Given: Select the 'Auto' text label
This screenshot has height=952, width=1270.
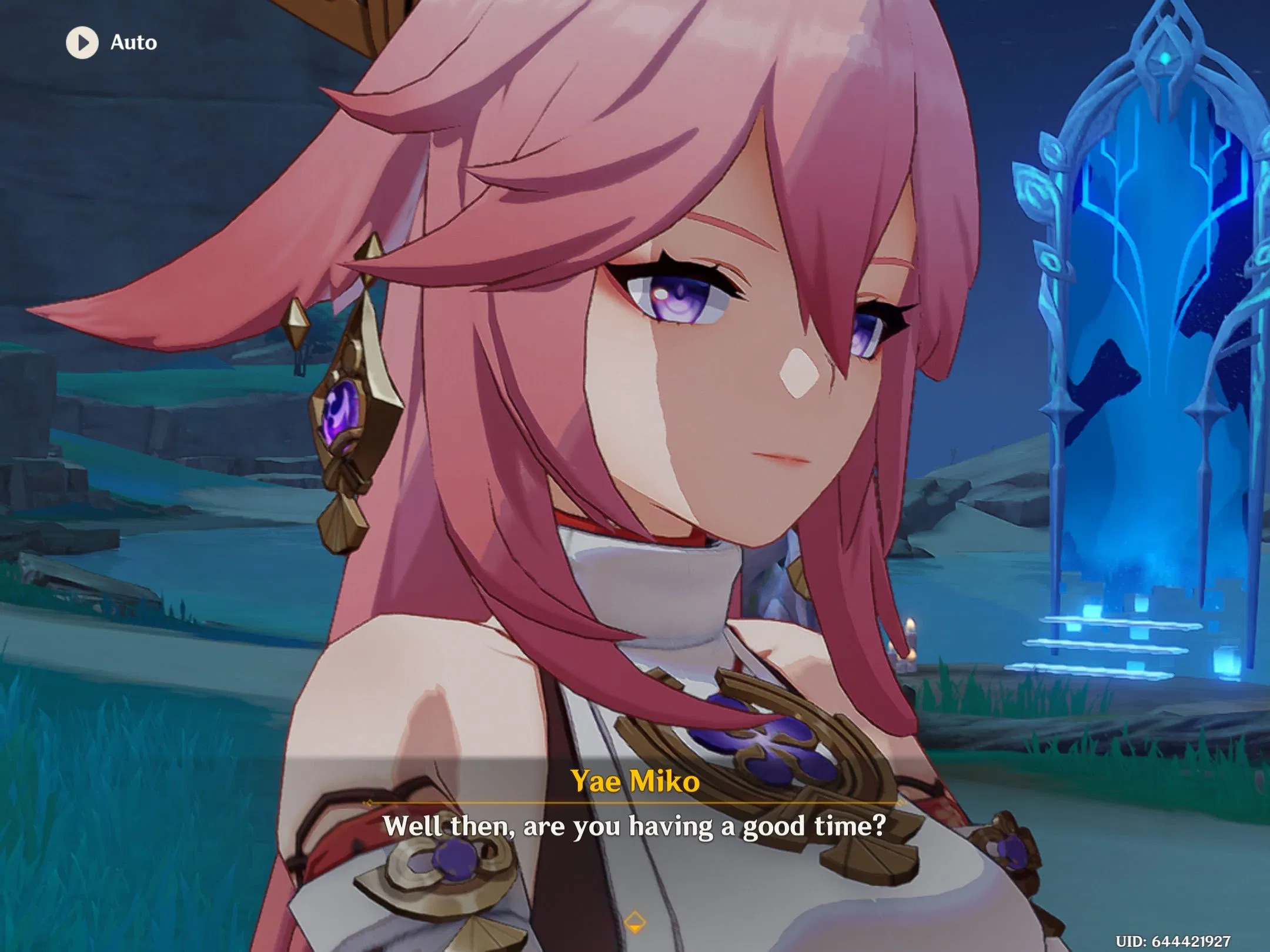Looking at the screenshot, I should click(x=134, y=42).
